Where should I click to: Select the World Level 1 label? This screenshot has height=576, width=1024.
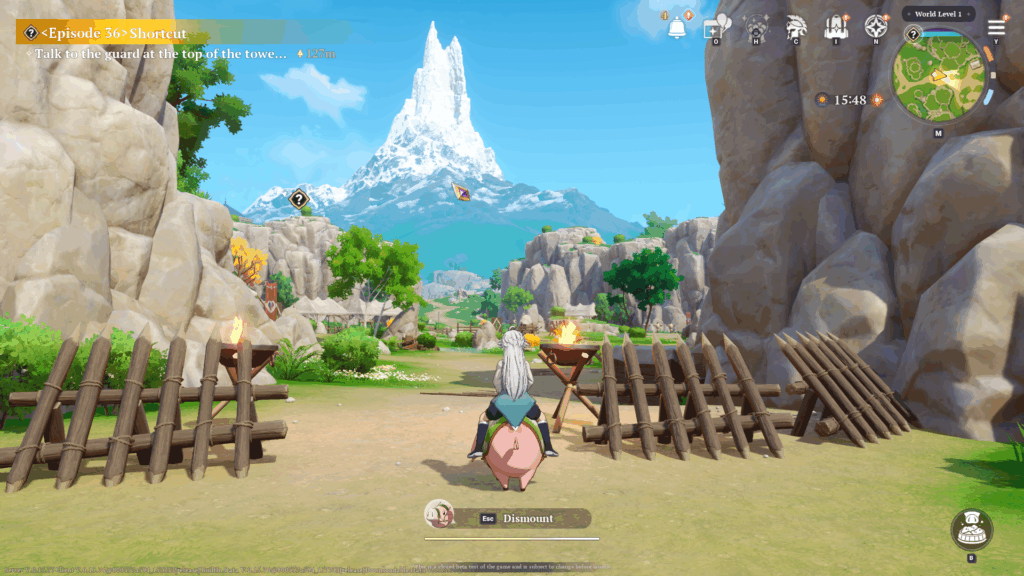[x=938, y=14]
